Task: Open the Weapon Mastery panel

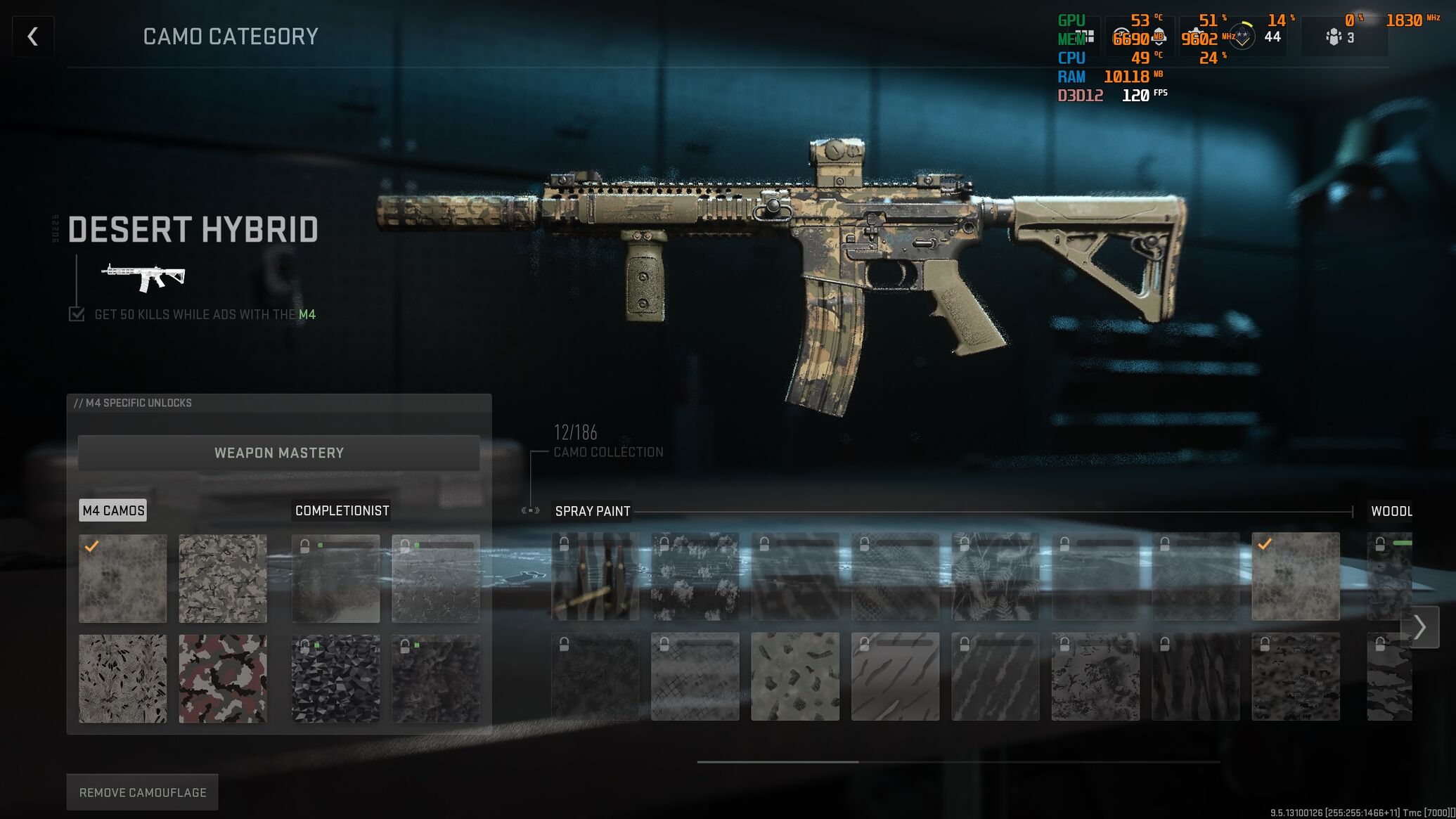Action: coord(279,453)
